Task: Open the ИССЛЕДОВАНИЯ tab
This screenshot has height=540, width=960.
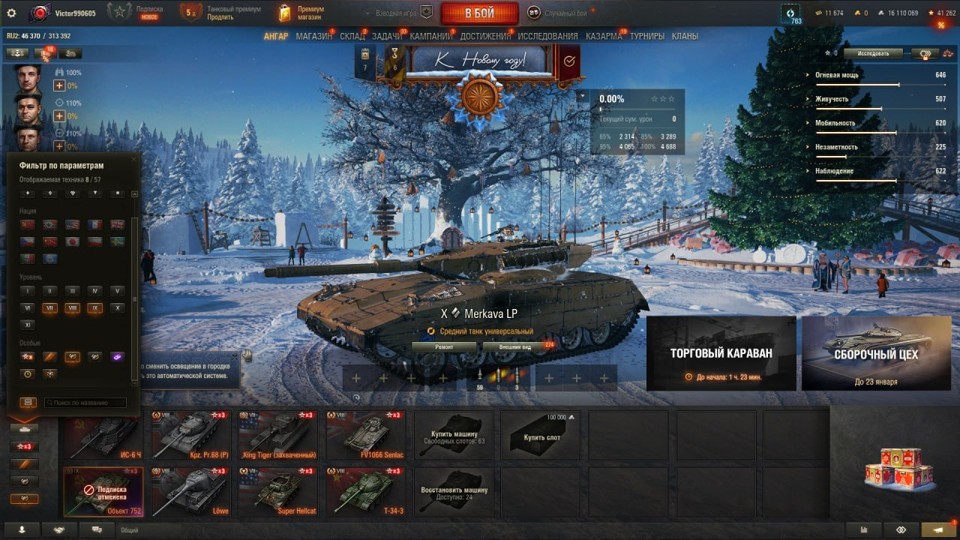Action: [548, 36]
